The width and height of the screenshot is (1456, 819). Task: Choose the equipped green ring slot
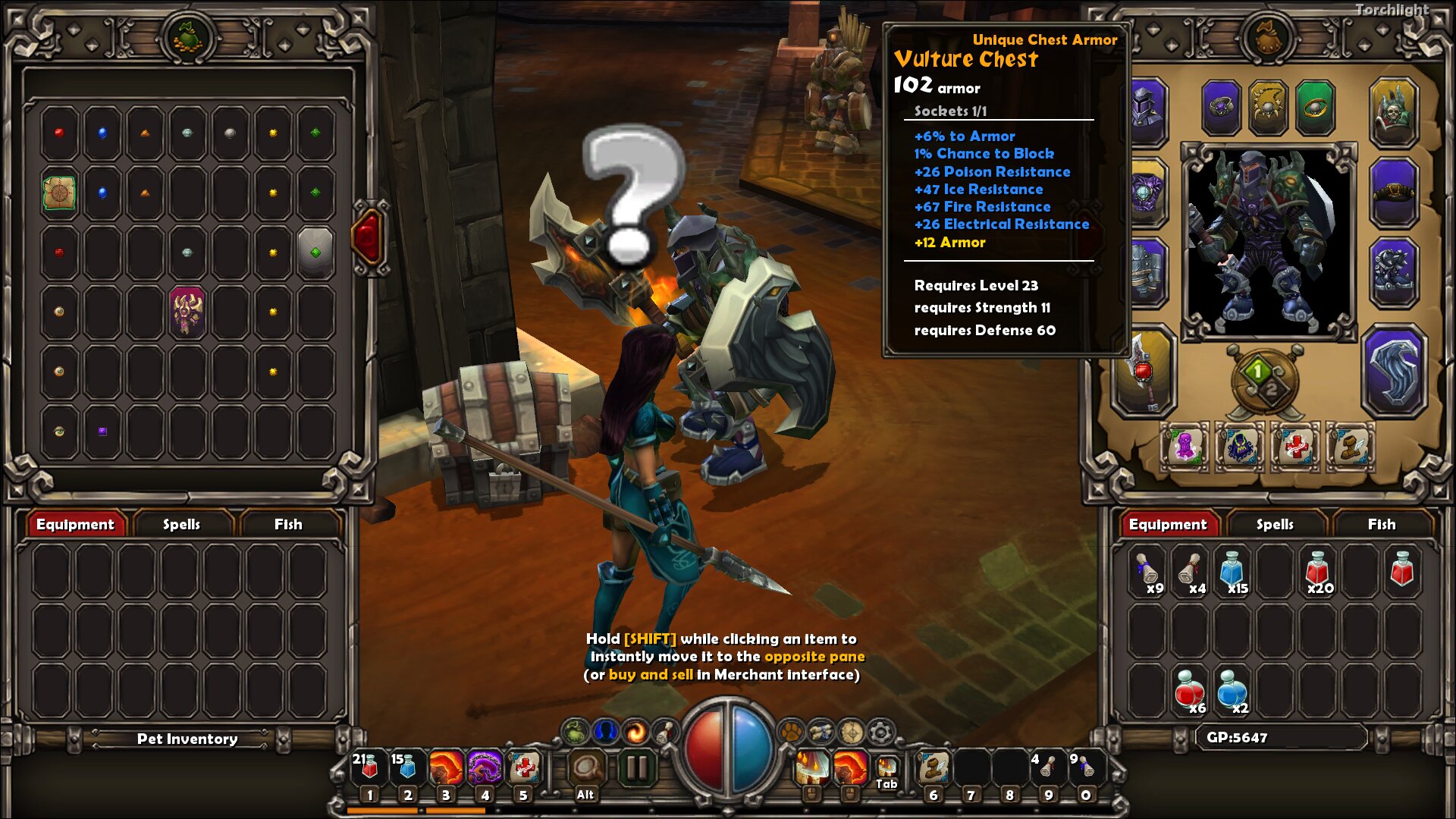(1314, 108)
